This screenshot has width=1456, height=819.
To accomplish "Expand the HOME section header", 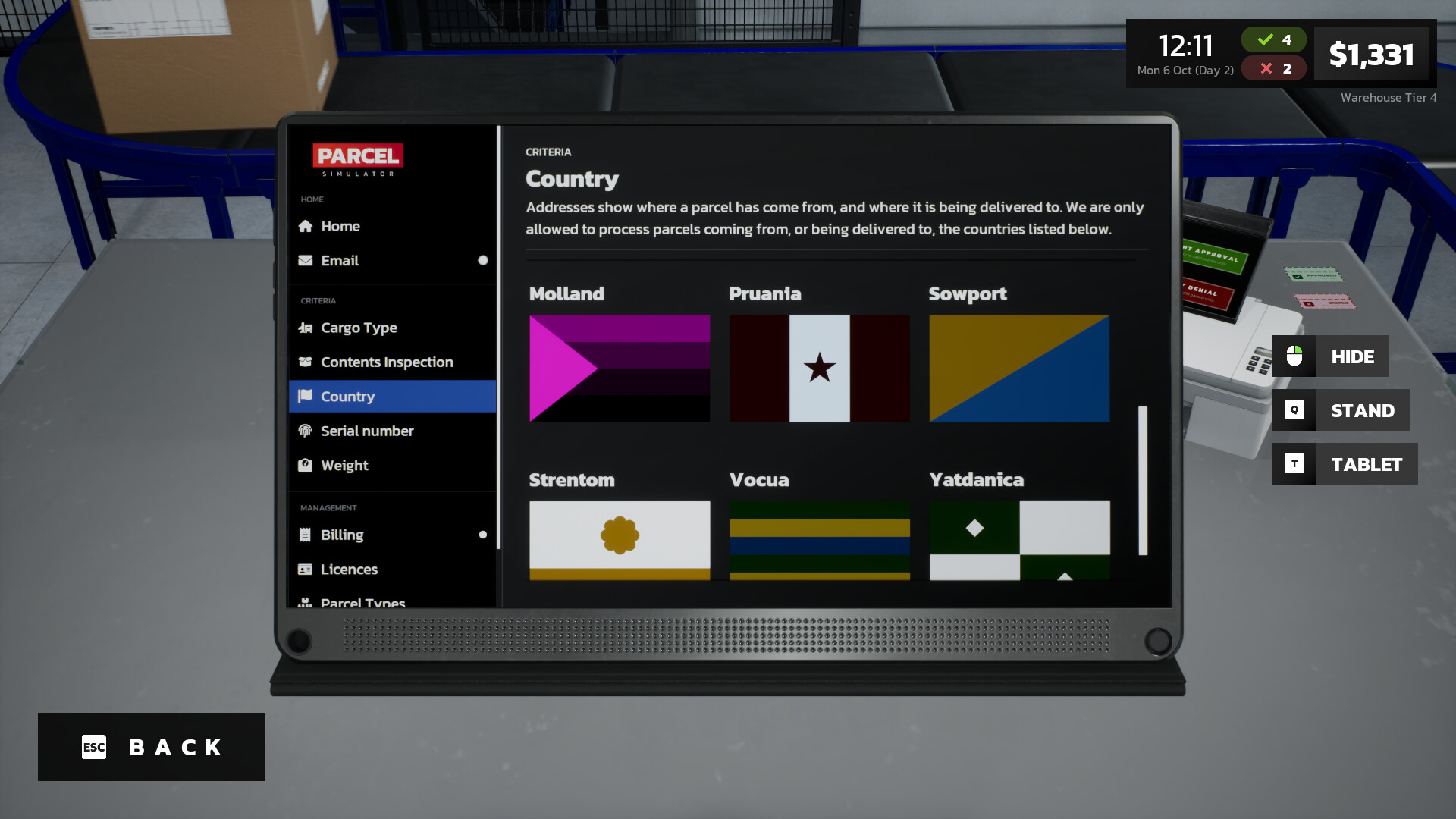I will tap(311, 199).
